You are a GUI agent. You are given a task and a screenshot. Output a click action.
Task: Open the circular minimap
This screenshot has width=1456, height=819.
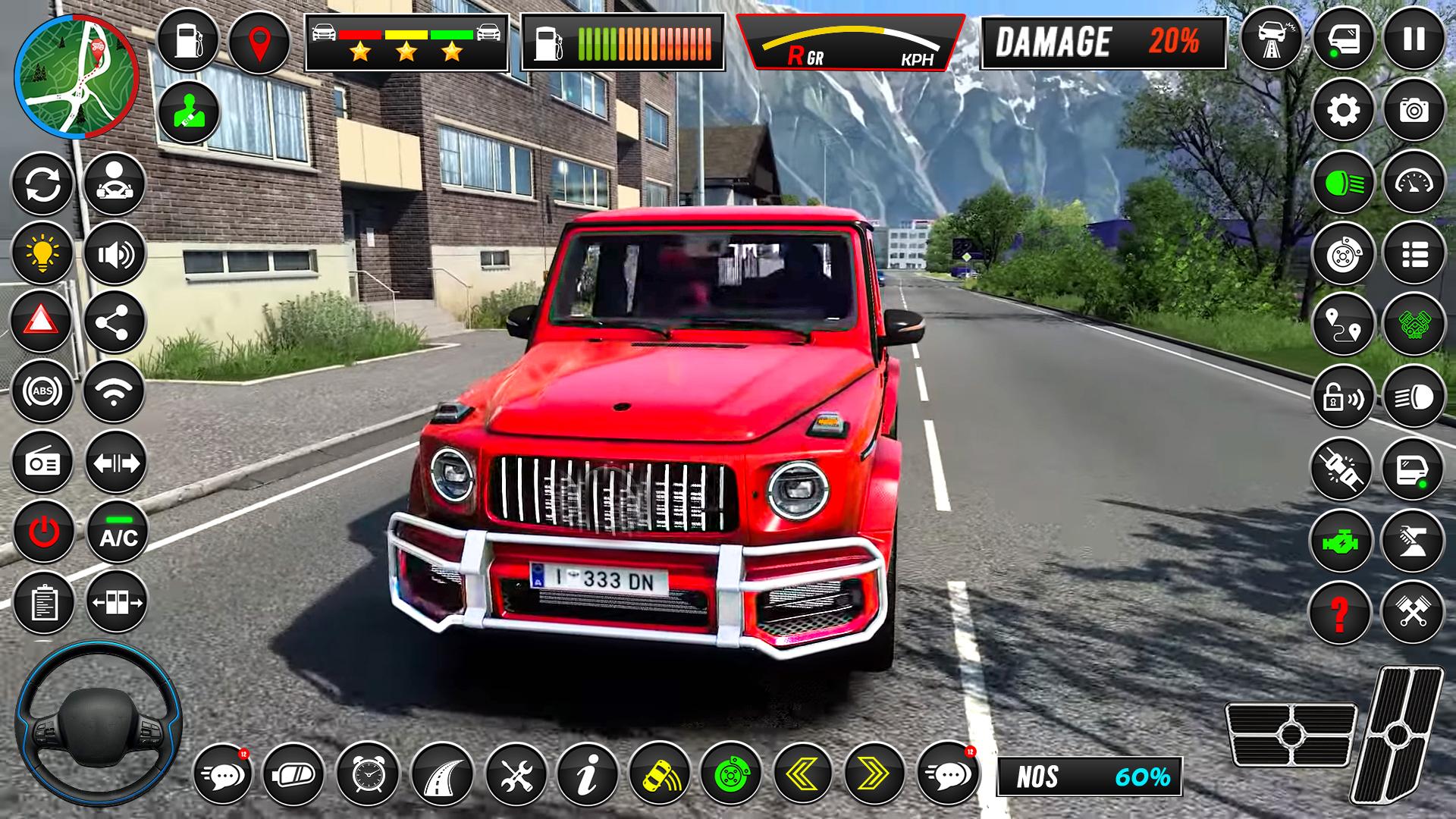click(x=76, y=76)
